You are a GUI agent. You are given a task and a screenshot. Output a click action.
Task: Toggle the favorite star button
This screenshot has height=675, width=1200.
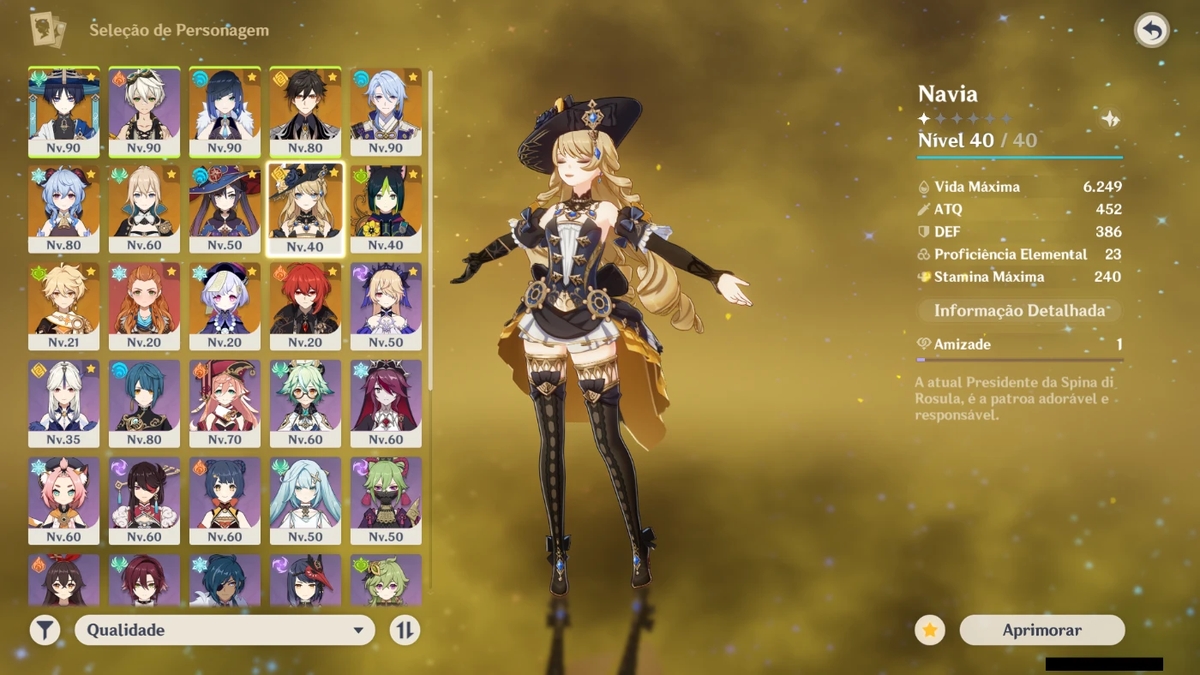coord(930,630)
